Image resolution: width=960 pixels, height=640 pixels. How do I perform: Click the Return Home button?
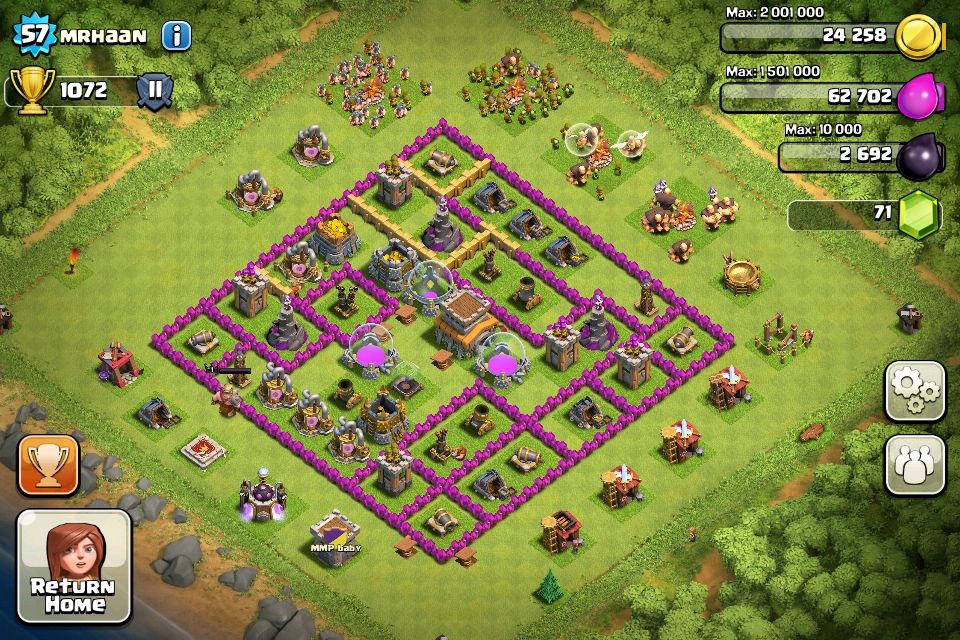tap(74, 568)
